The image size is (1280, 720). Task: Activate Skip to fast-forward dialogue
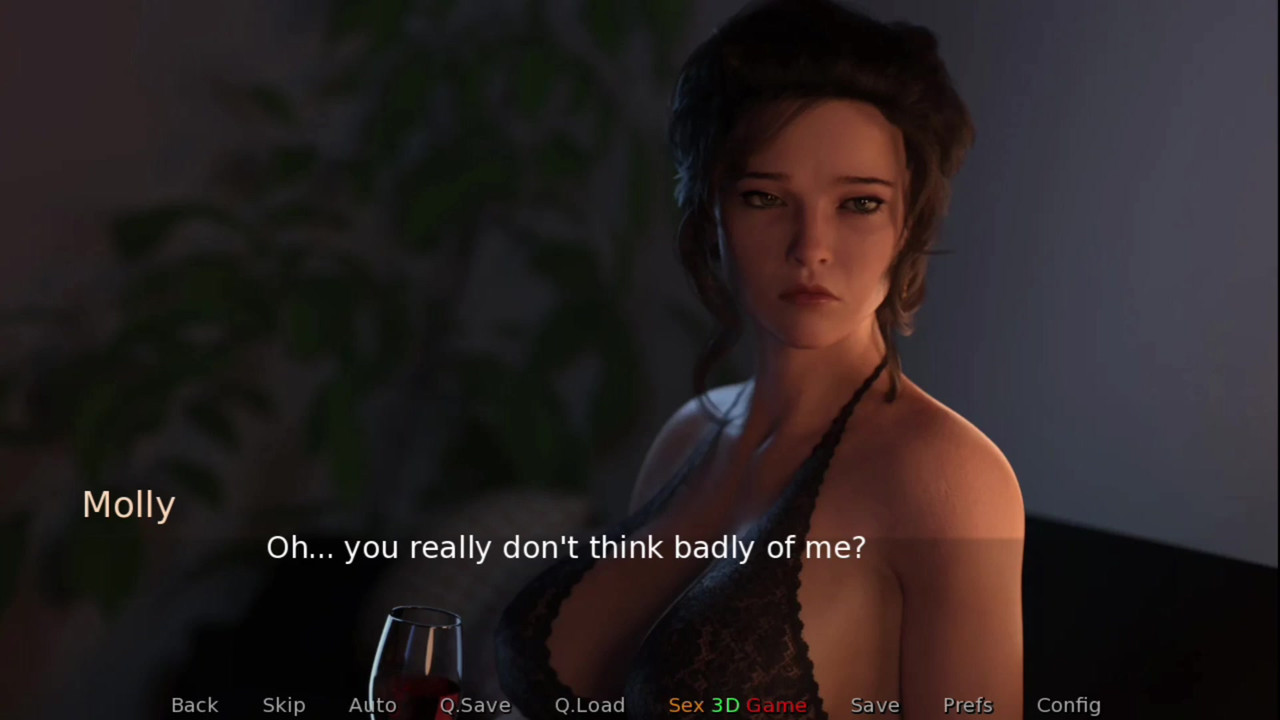(x=284, y=705)
